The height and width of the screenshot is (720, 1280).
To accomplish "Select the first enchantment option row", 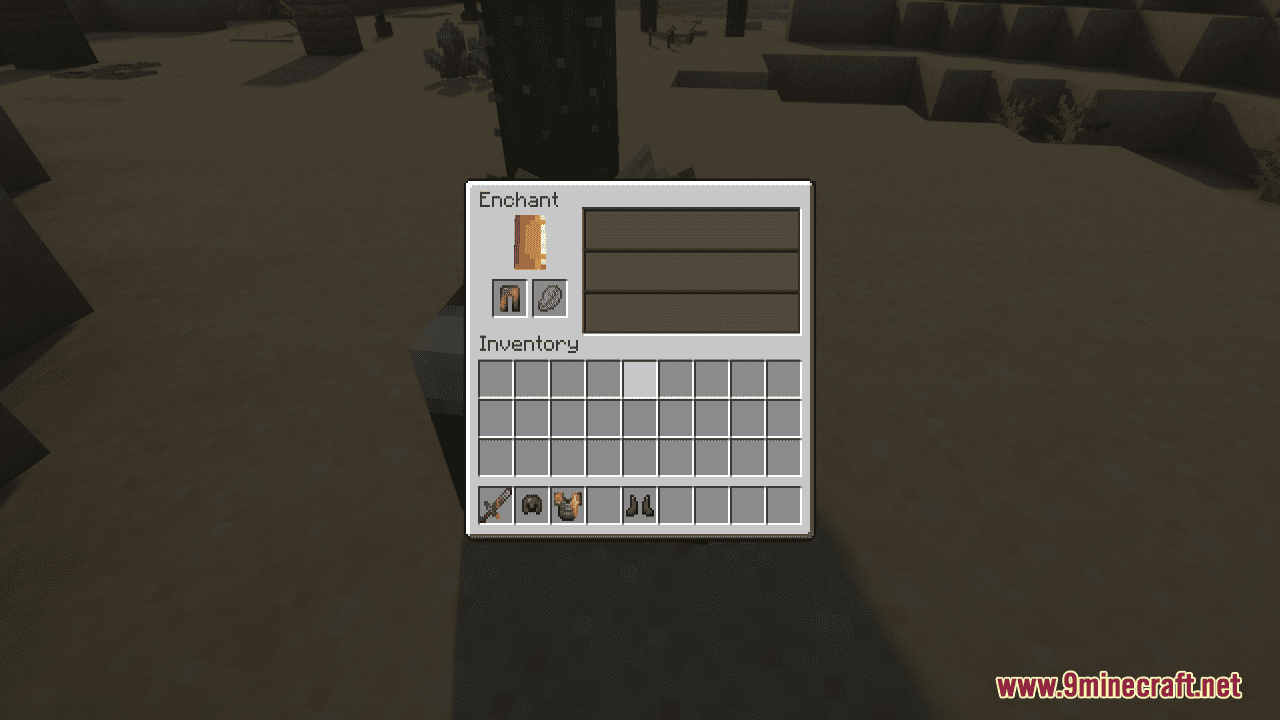I will tap(692, 231).
